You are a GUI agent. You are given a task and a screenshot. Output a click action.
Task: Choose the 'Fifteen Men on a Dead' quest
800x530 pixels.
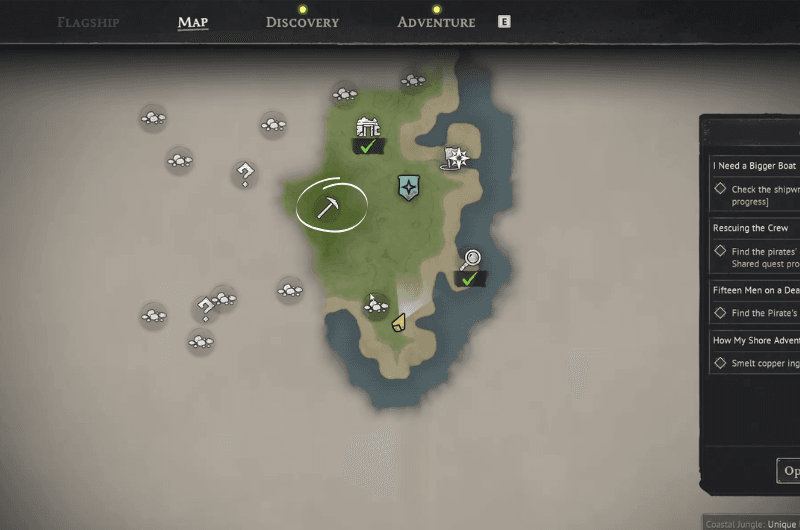756,290
